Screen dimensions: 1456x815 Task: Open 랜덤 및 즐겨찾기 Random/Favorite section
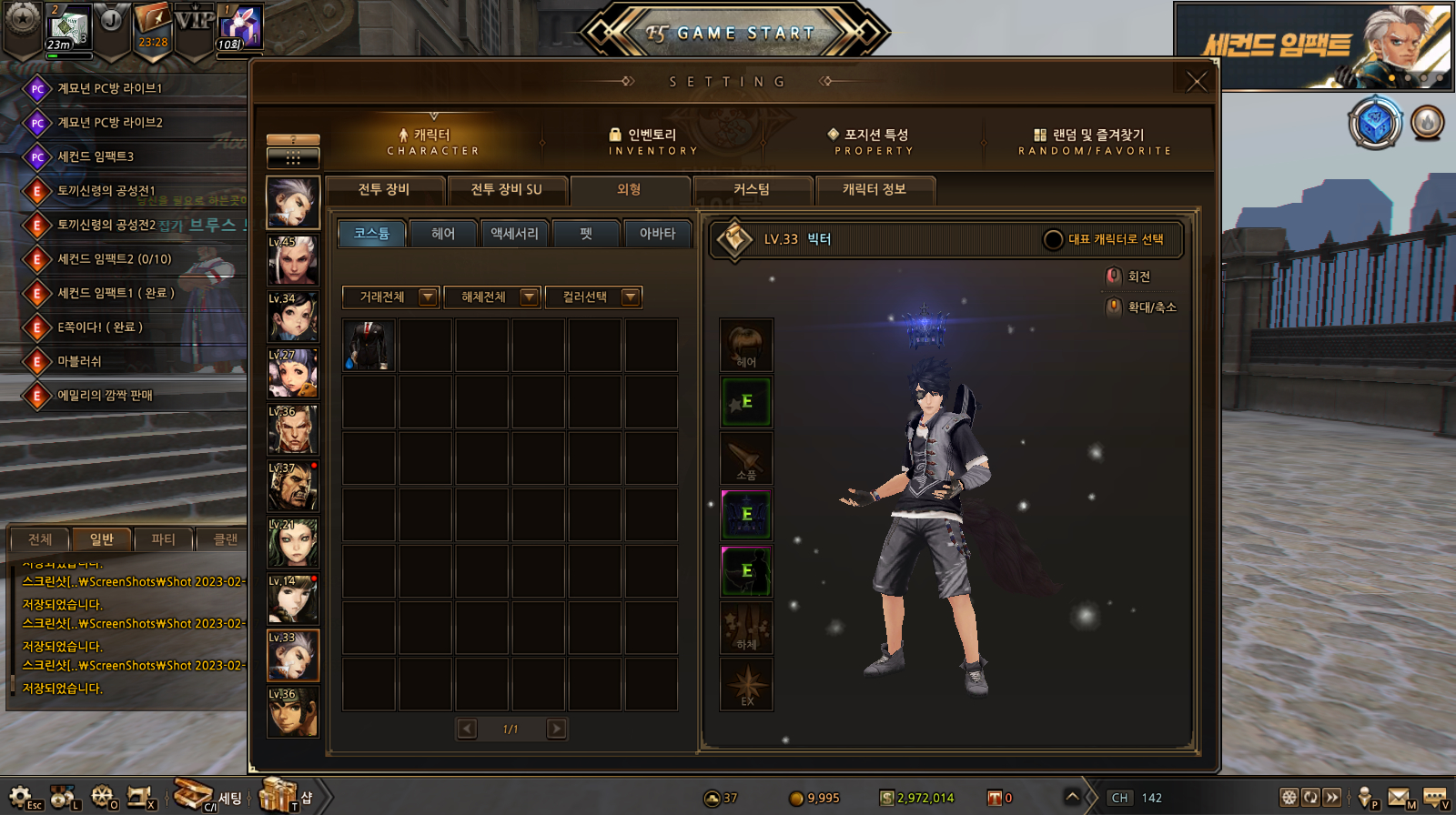[1095, 141]
